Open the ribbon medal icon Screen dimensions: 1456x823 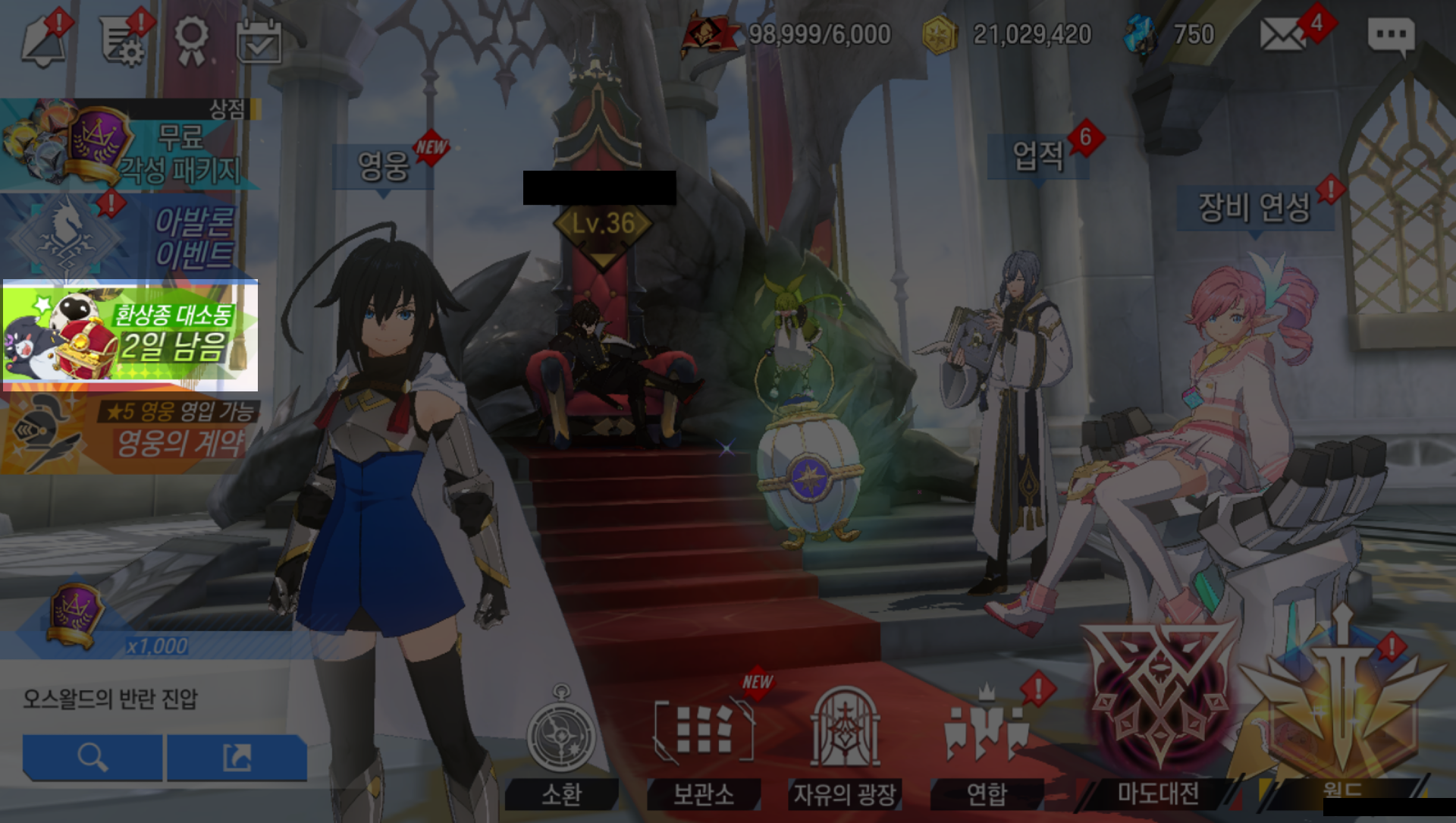(x=190, y=39)
